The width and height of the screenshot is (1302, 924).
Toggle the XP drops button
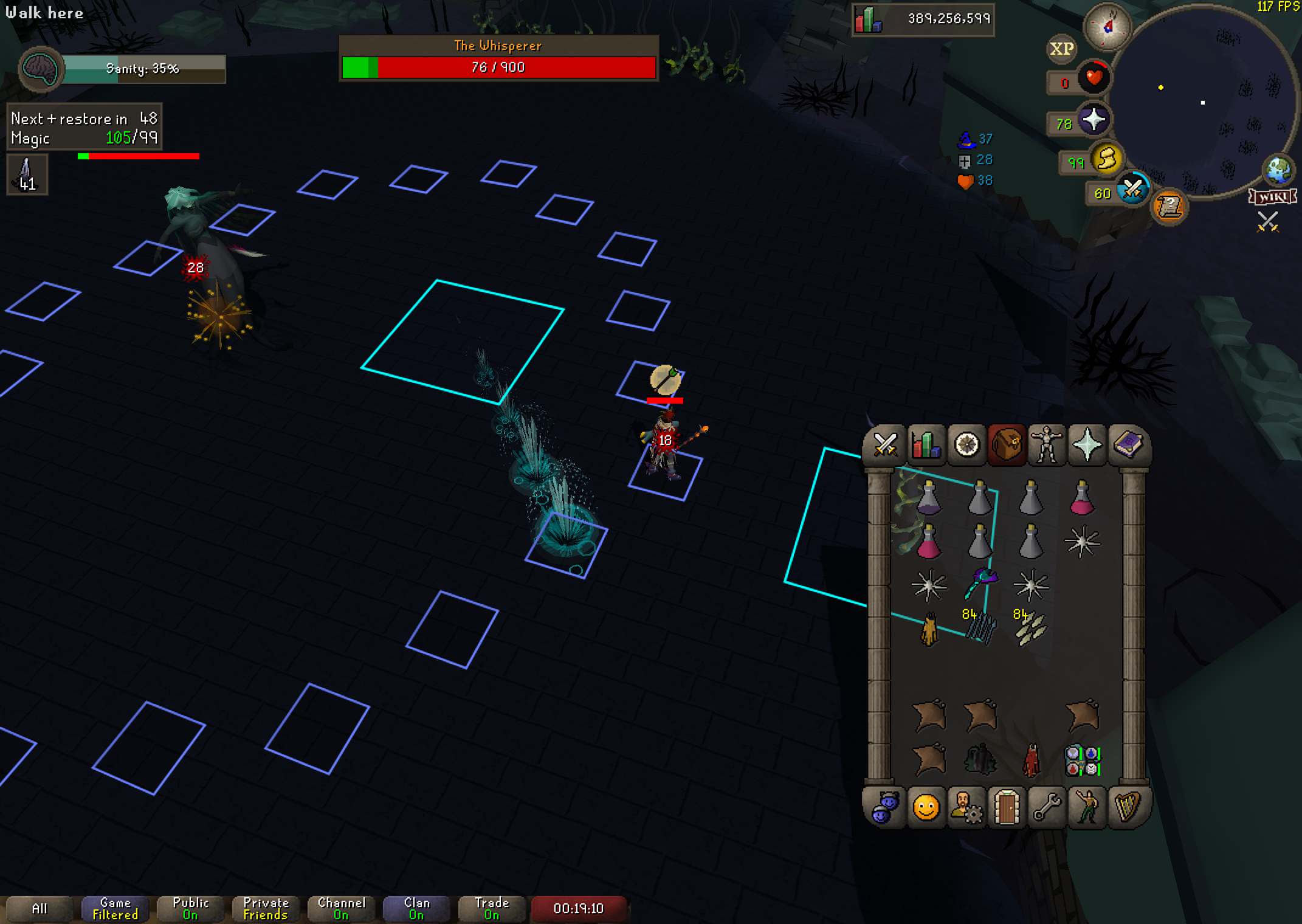1061,49
